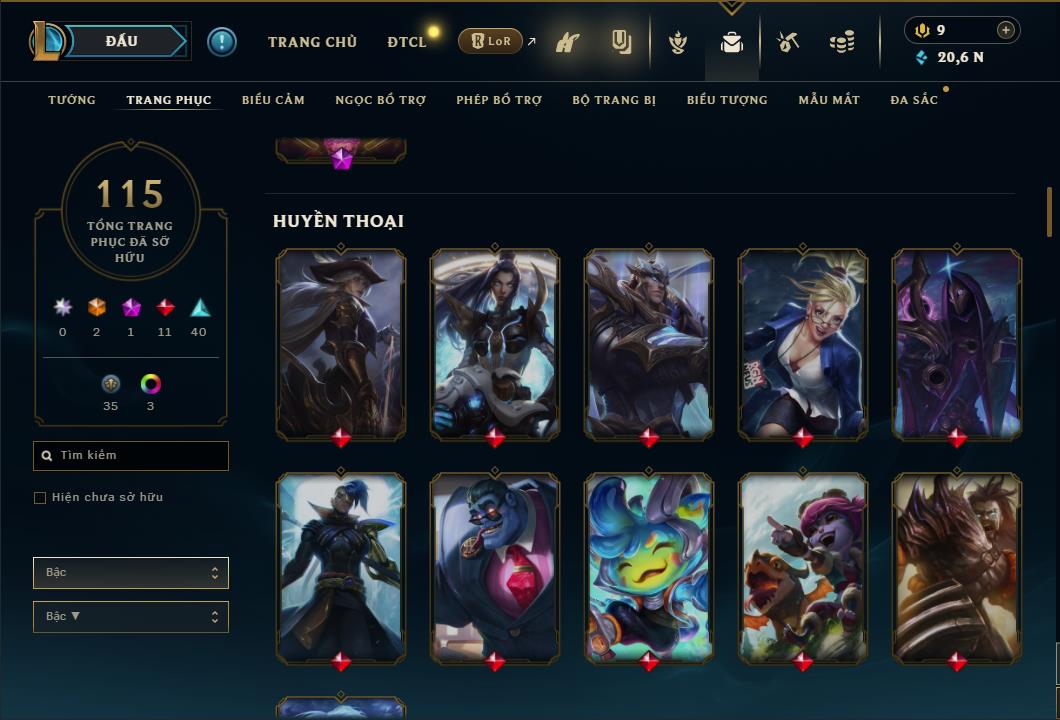Switch to the BIỂU CẢM tab

click(x=273, y=100)
